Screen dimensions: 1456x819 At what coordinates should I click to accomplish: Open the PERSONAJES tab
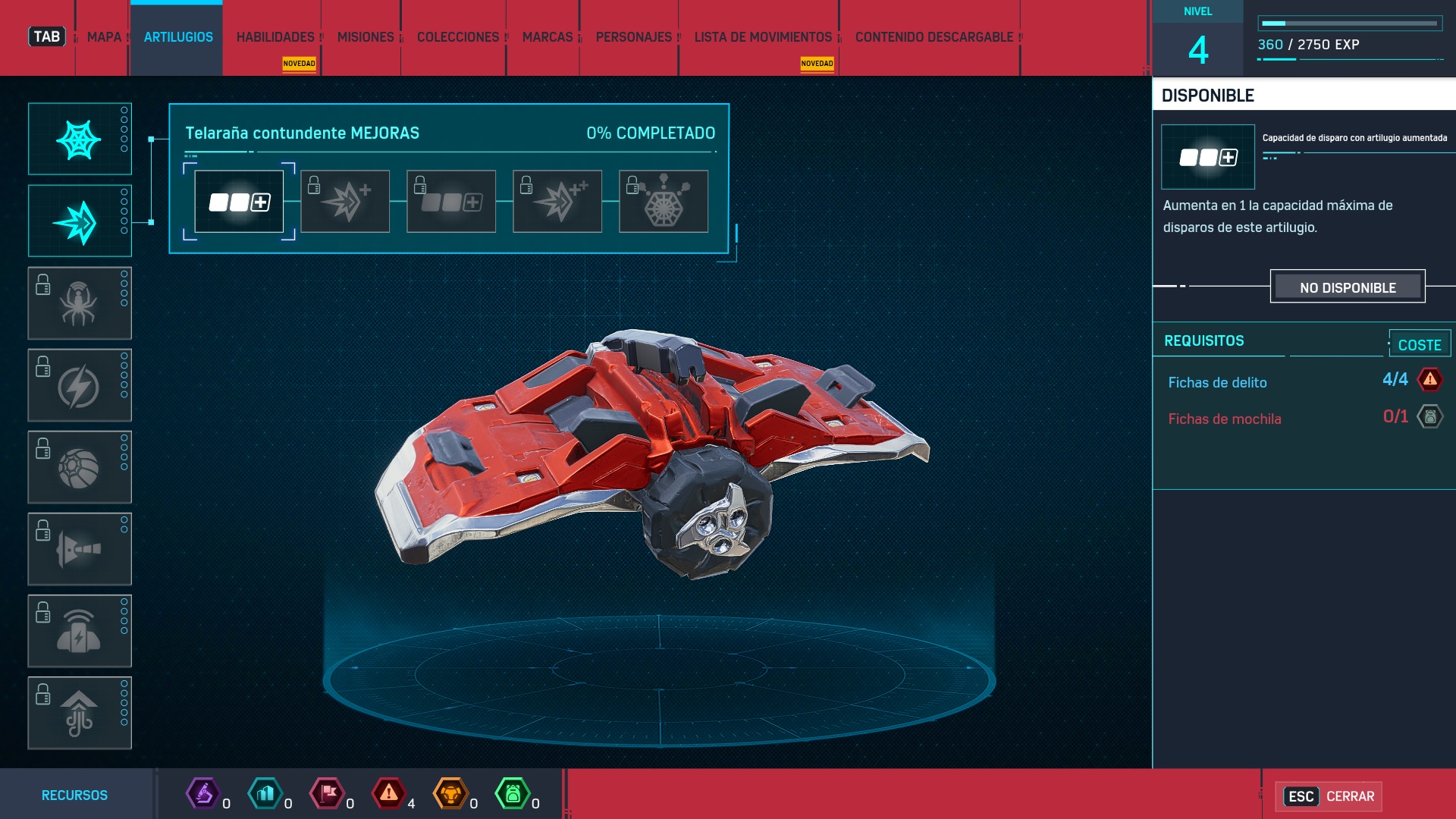pyautogui.click(x=634, y=37)
